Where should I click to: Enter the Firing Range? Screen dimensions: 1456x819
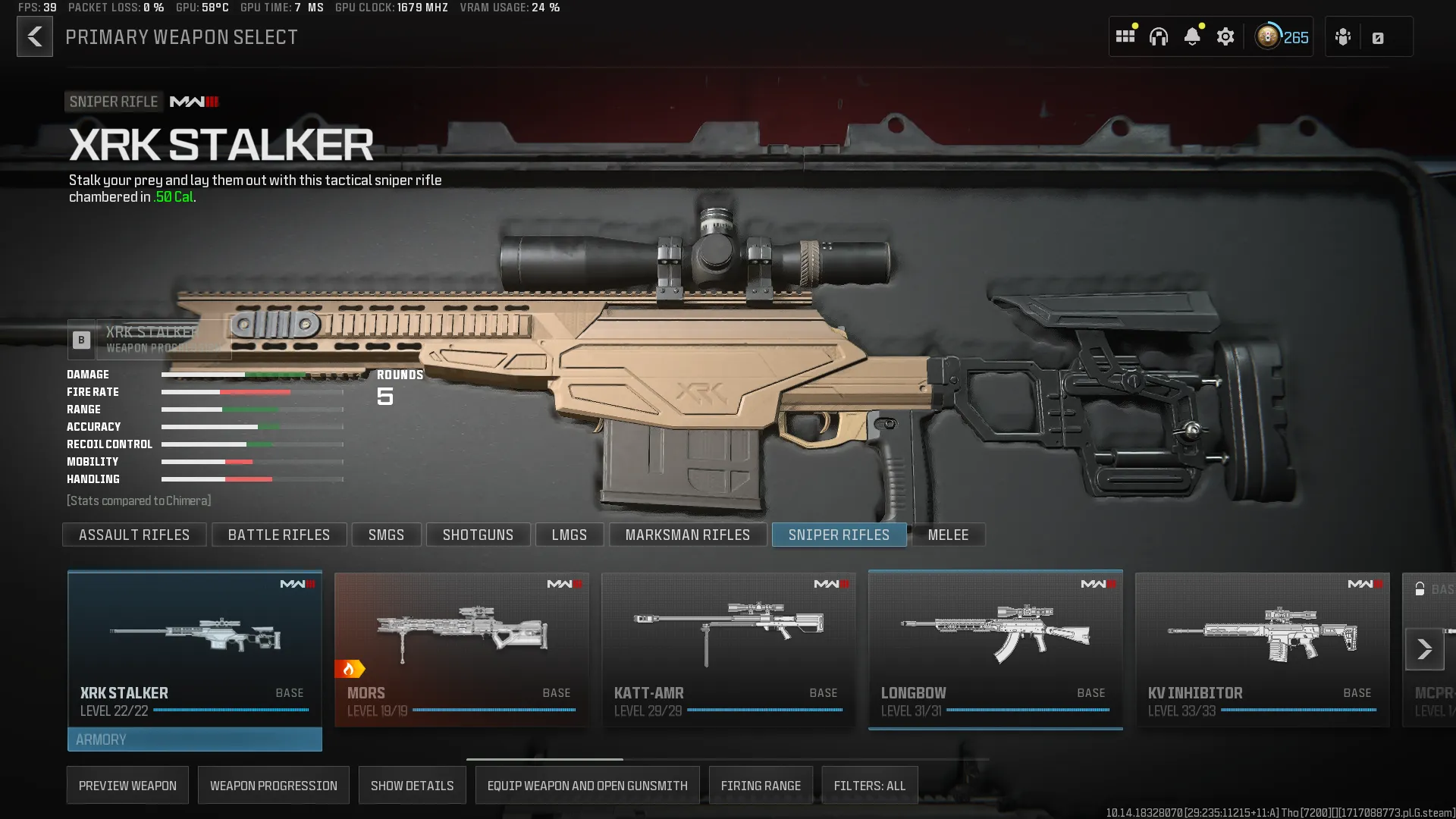(x=761, y=785)
